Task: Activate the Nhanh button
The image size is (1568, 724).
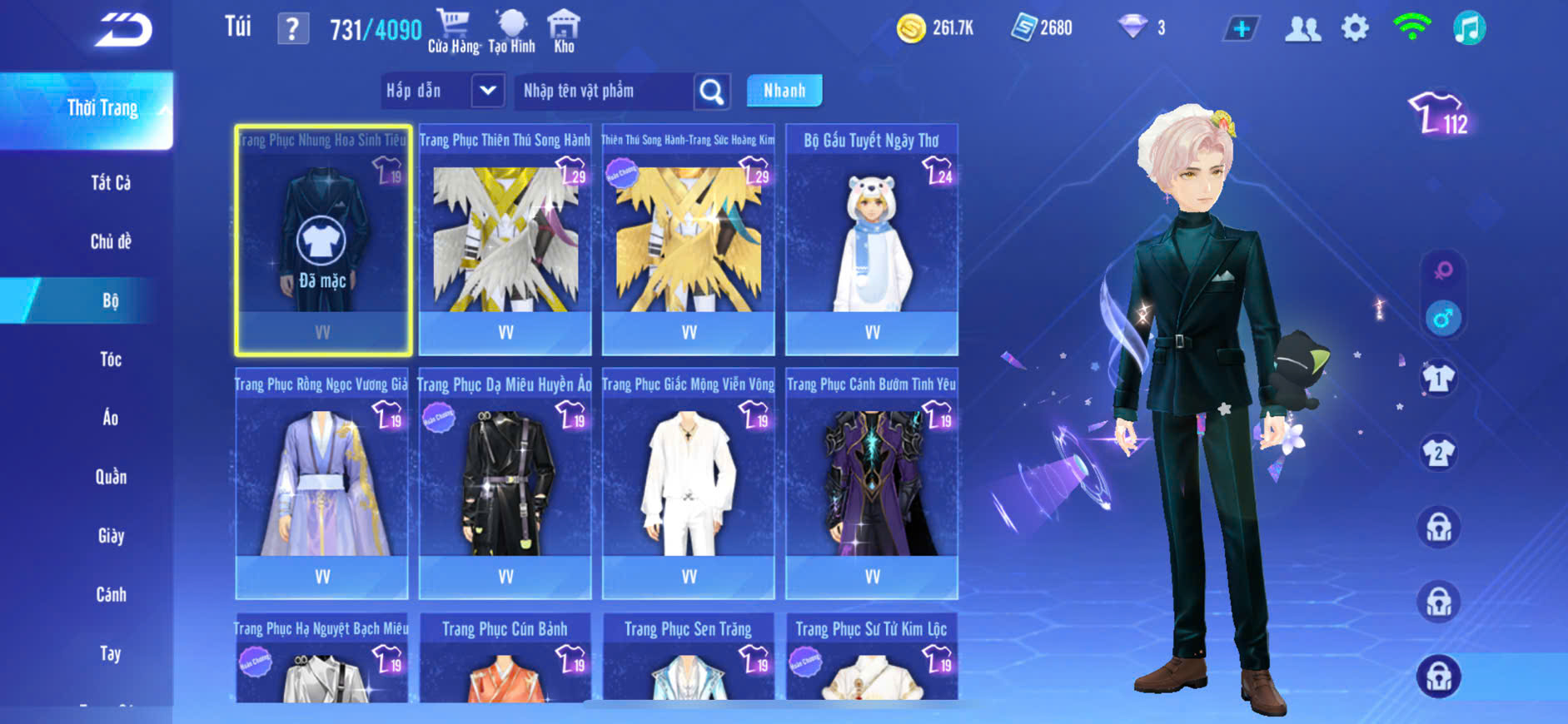Action: click(x=784, y=91)
